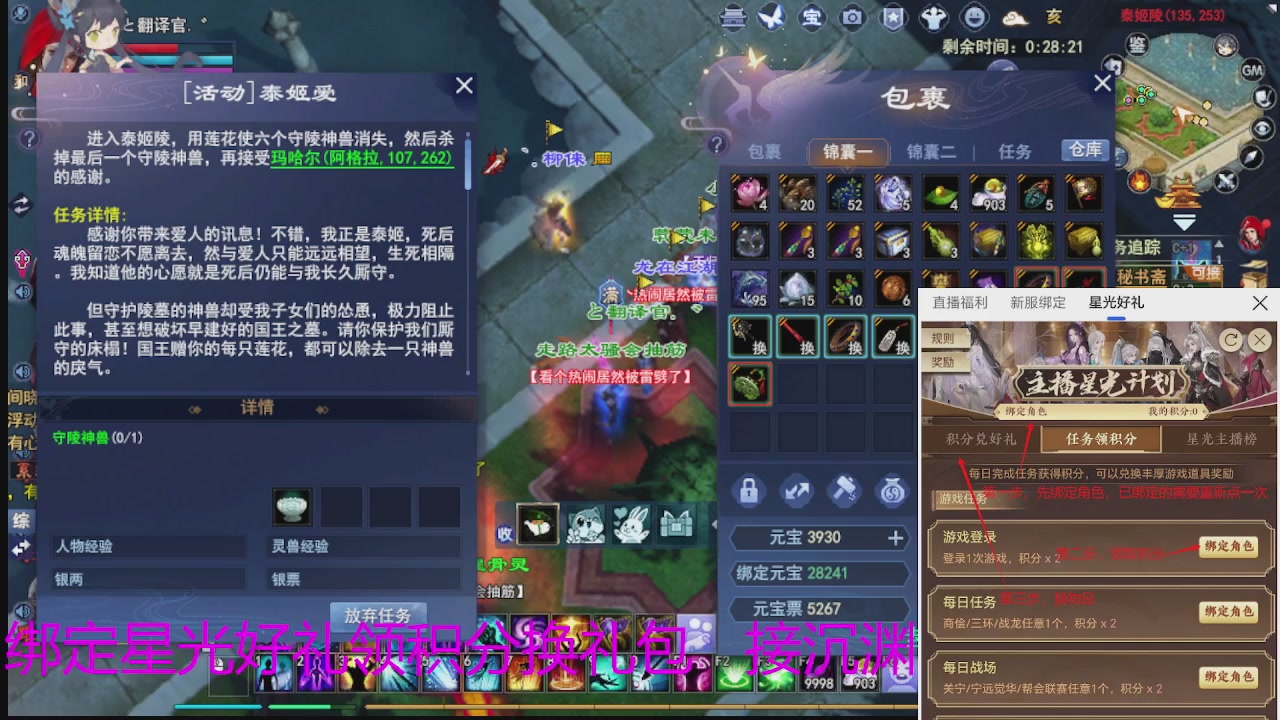The height and width of the screenshot is (720, 1280).
Task: Click 放弃任务 to abandon the quest
Action: pyautogui.click(x=377, y=616)
